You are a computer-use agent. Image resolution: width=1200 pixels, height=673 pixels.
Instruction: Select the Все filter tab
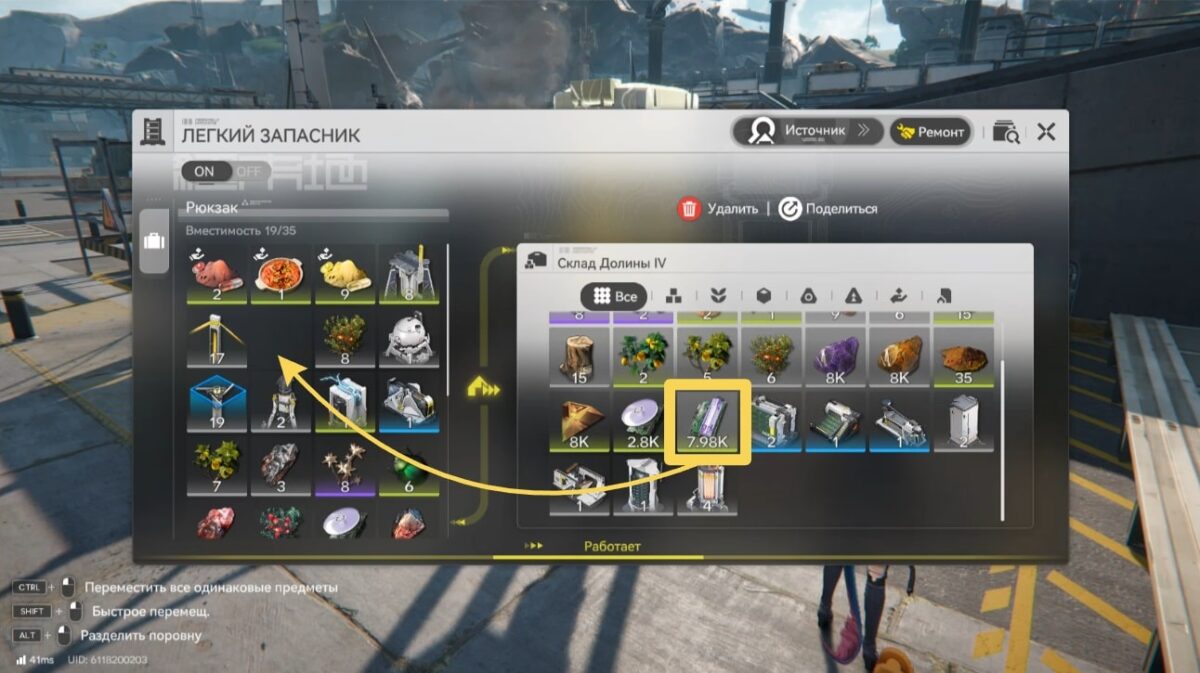[x=614, y=296]
